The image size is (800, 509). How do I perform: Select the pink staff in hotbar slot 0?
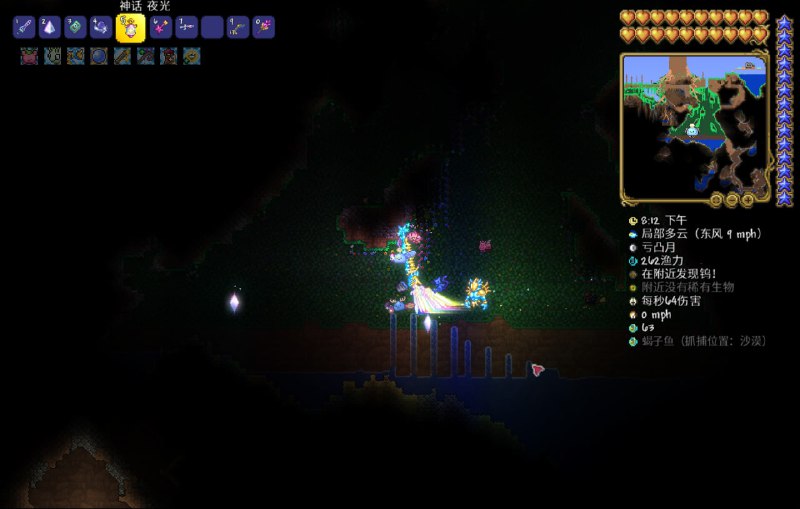(263, 28)
